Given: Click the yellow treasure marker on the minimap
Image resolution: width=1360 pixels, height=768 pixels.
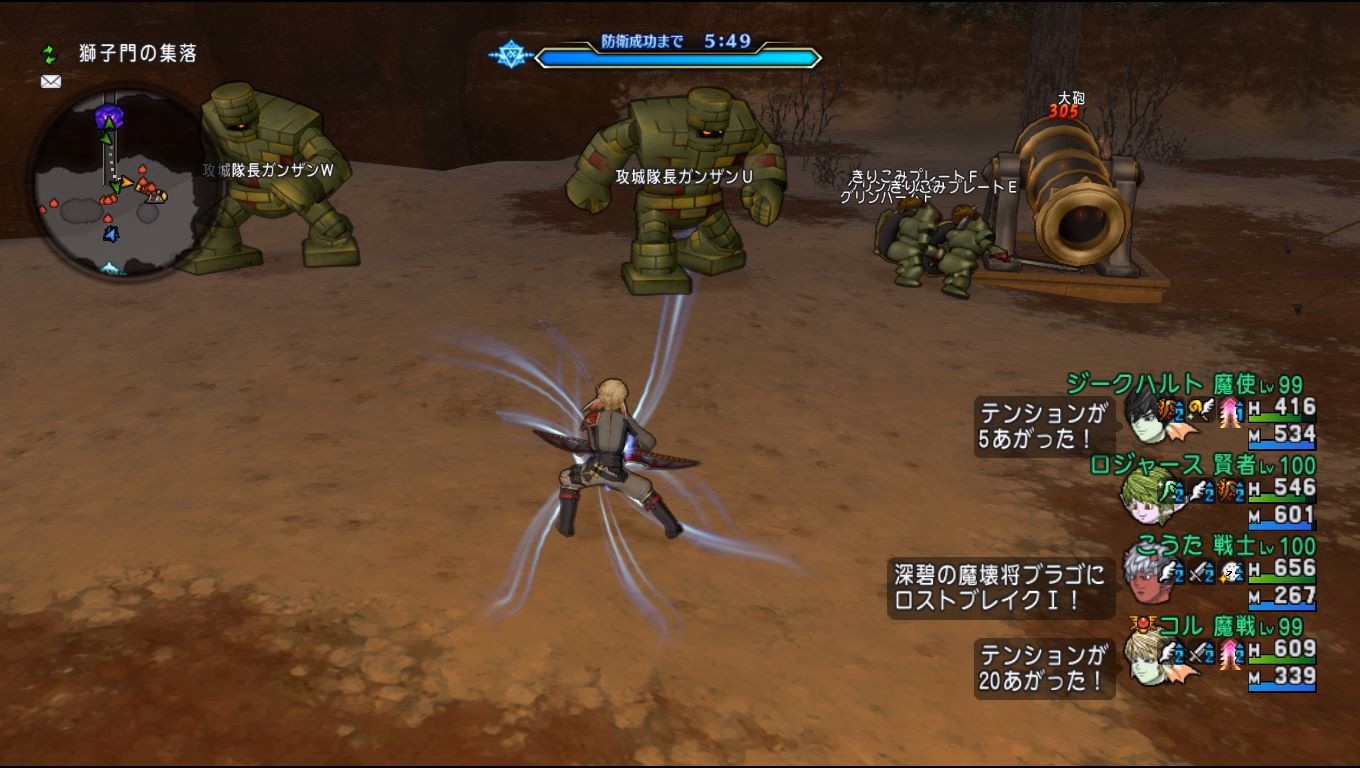Looking at the screenshot, I should pyautogui.click(x=127, y=183).
